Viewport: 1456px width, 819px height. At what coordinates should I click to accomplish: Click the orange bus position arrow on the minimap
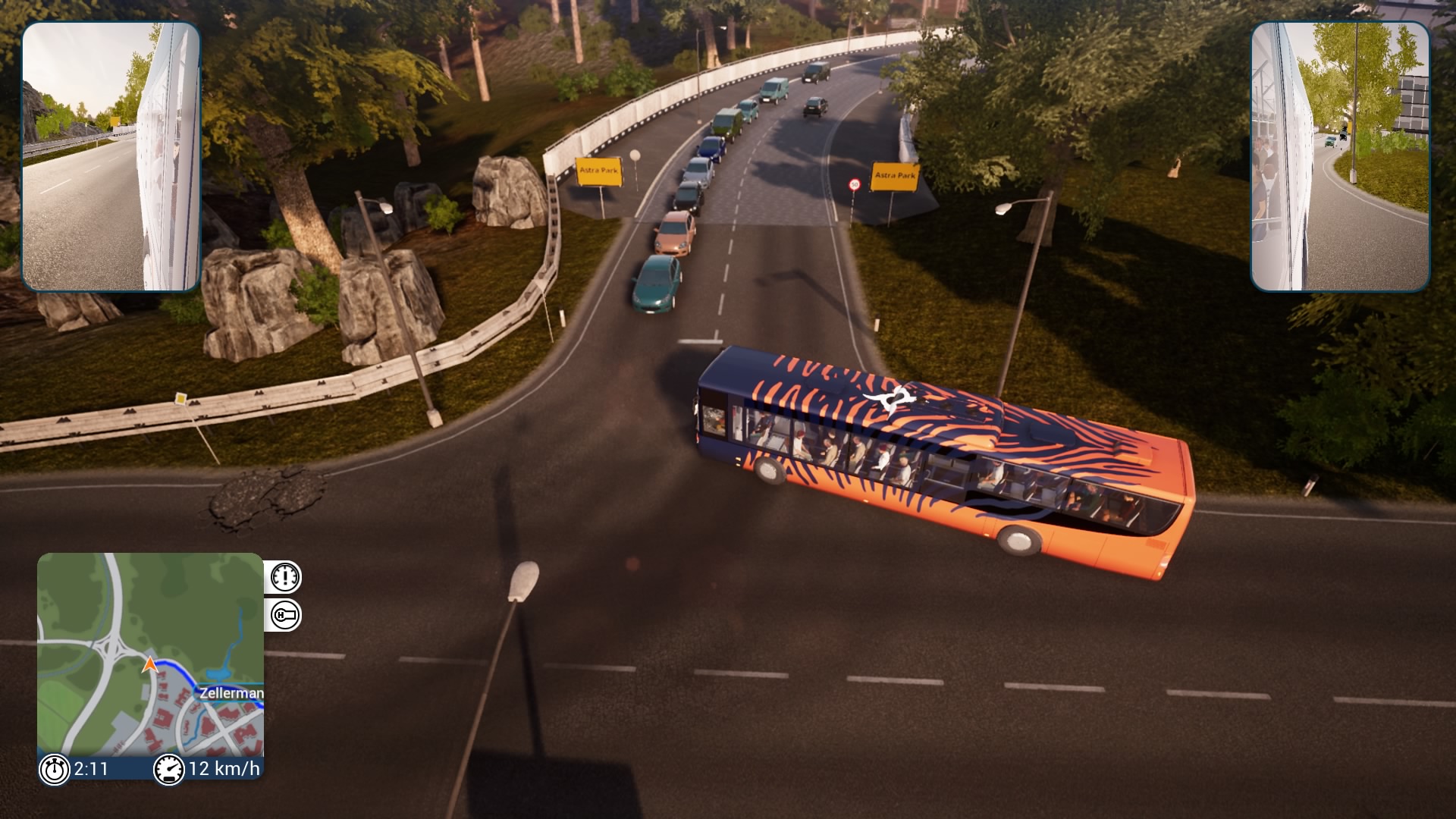click(150, 665)
